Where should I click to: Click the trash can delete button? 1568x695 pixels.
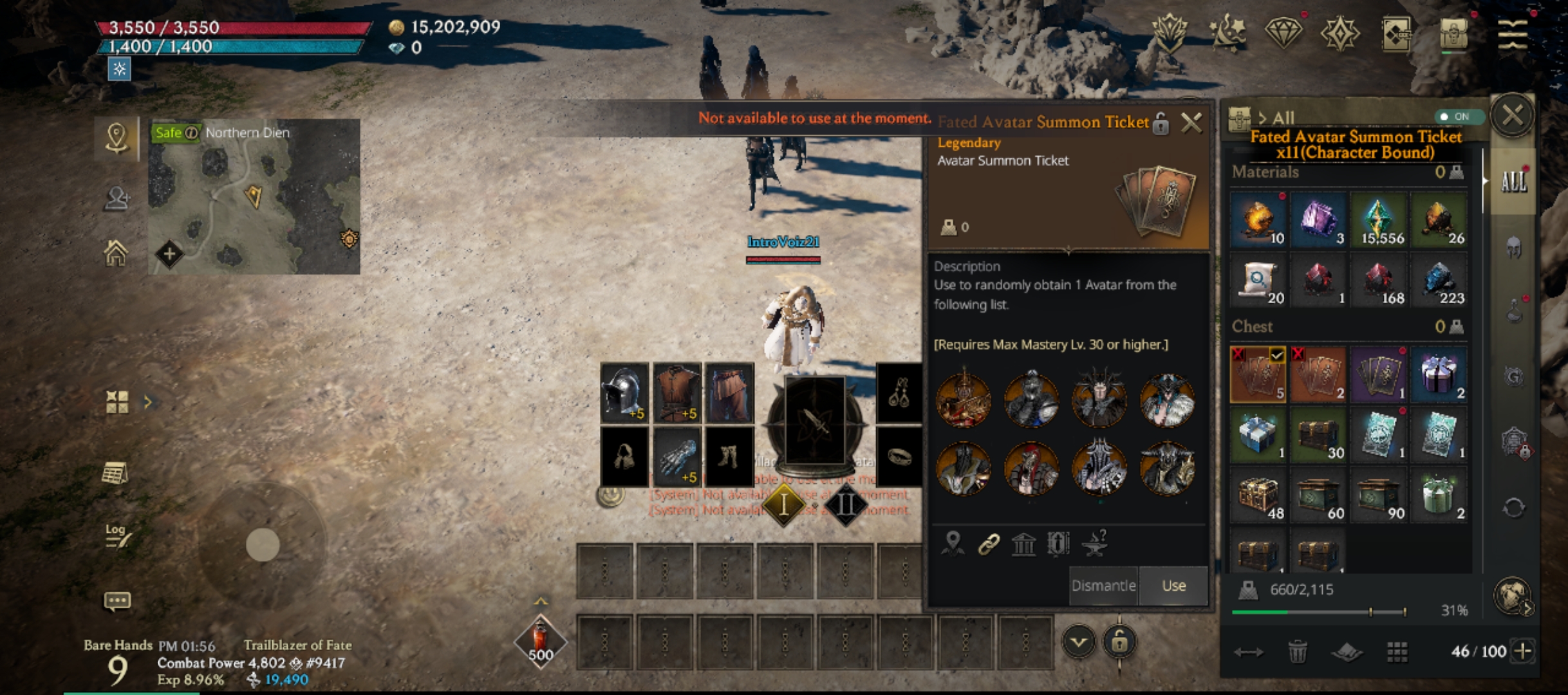coord(1297,652)
